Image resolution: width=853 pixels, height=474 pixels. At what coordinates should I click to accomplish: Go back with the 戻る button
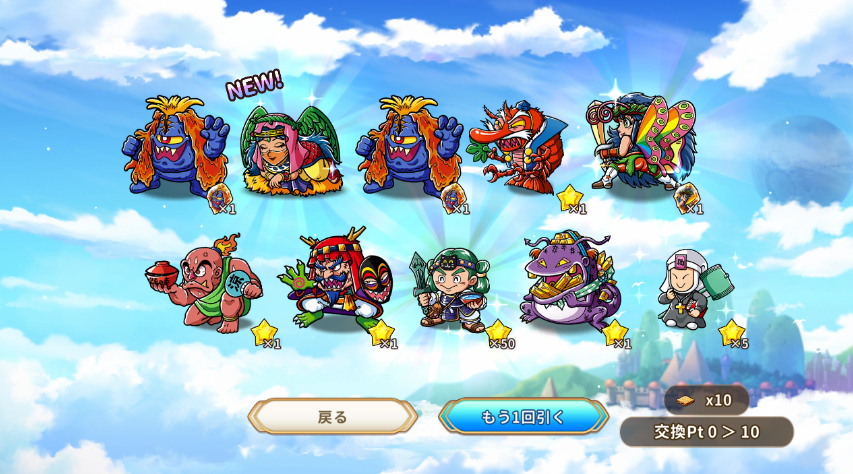click(x=332, y=416)
